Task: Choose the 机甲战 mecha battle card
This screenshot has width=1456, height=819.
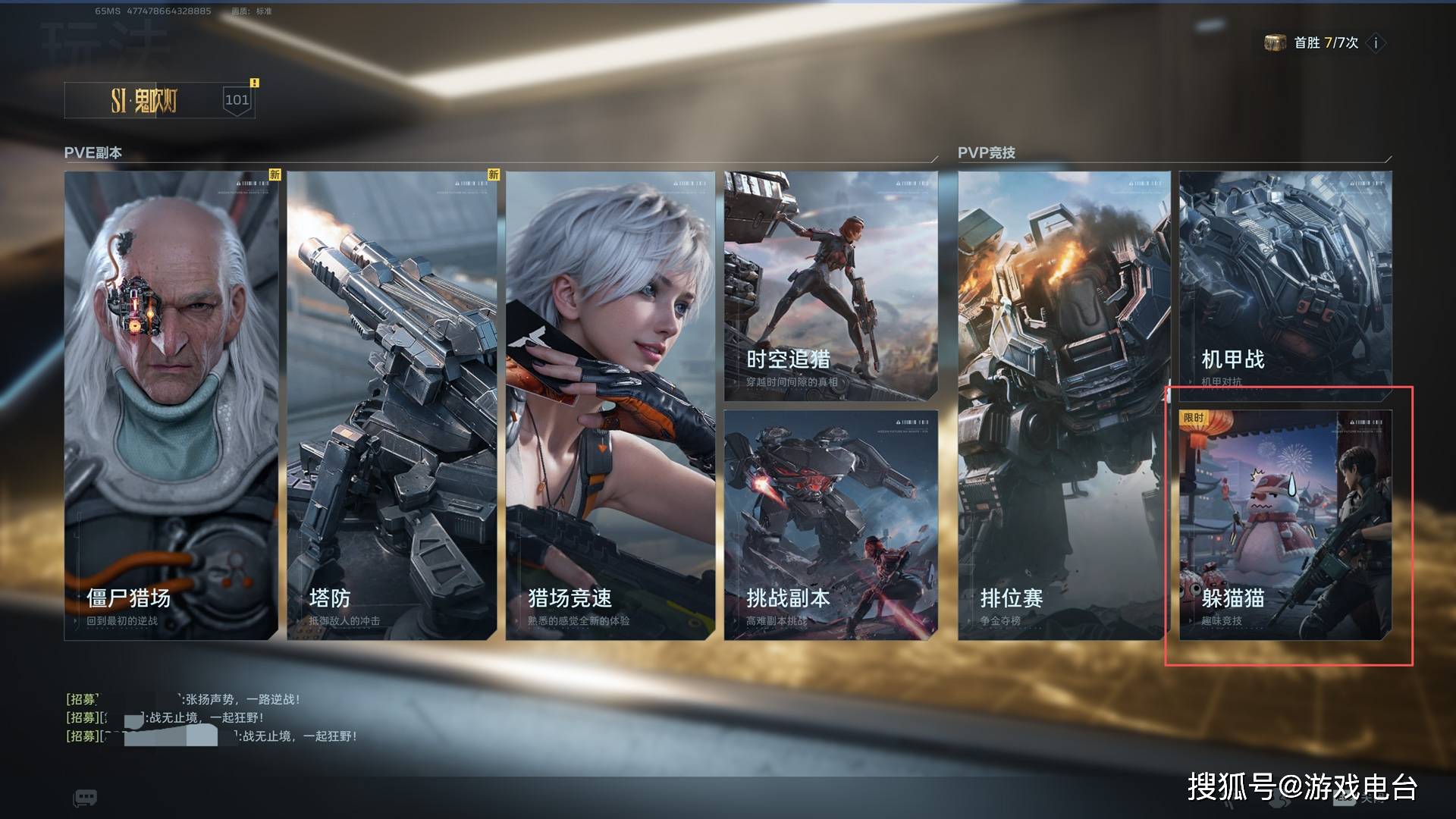Action: point(1285,286)
